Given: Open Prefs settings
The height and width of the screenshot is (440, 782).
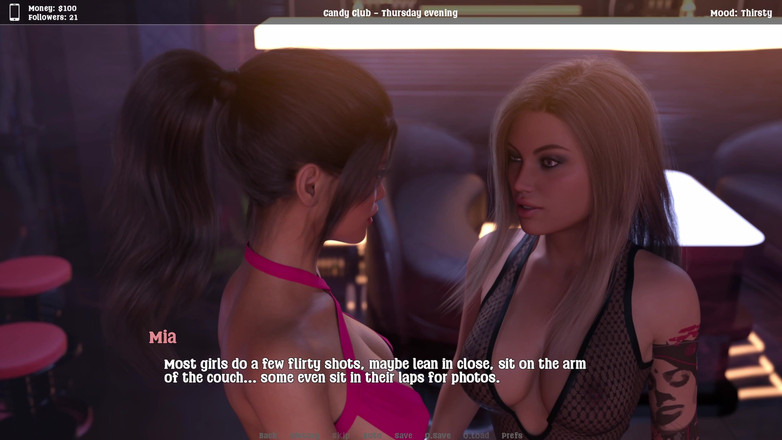Looking at the screenshot, I should 512,436.
